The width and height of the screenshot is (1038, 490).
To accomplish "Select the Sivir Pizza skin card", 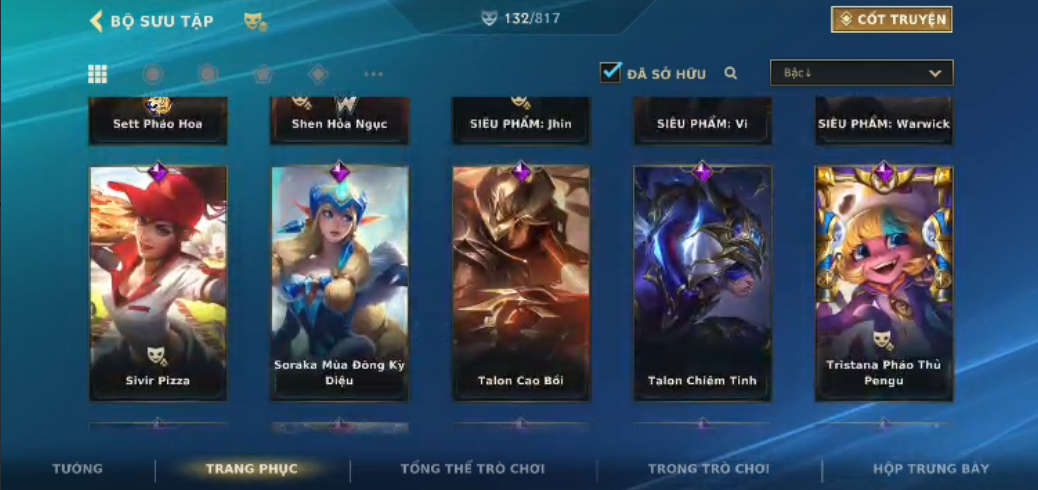I will [x=159, y=282].
